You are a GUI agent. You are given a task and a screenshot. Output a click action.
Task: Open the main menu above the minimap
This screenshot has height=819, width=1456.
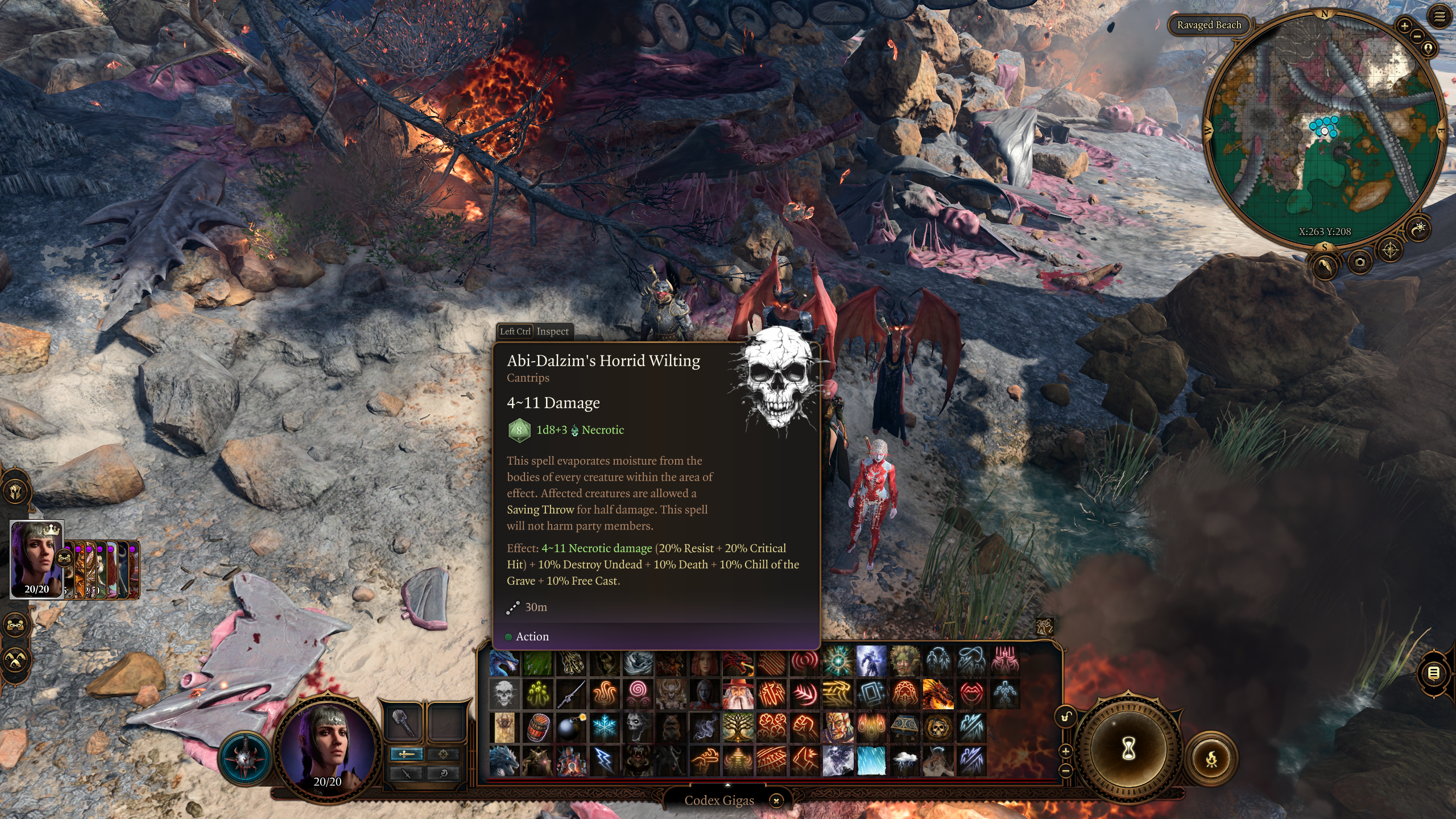pyautogui.click(x=1439, y=17)
